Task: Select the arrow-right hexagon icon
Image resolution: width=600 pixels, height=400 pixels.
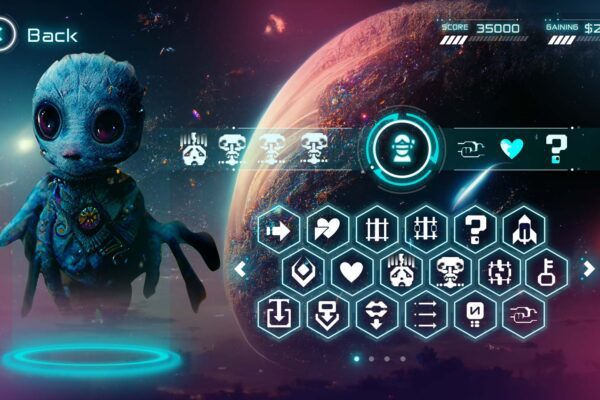Action: pos(278,229)
